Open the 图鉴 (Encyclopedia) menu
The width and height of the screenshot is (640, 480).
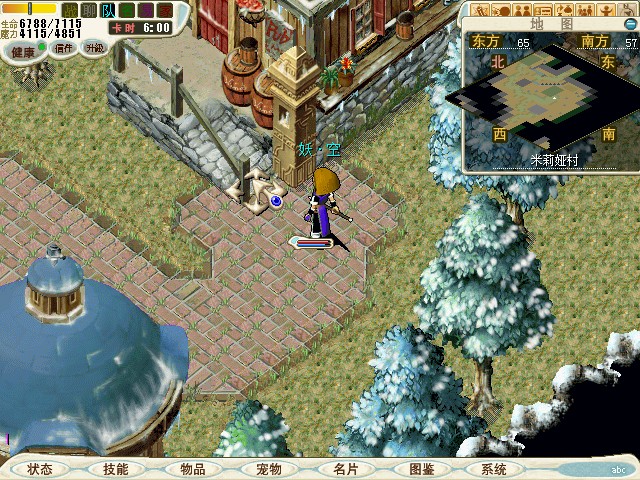pyautogui.click(x=421, y=469)
